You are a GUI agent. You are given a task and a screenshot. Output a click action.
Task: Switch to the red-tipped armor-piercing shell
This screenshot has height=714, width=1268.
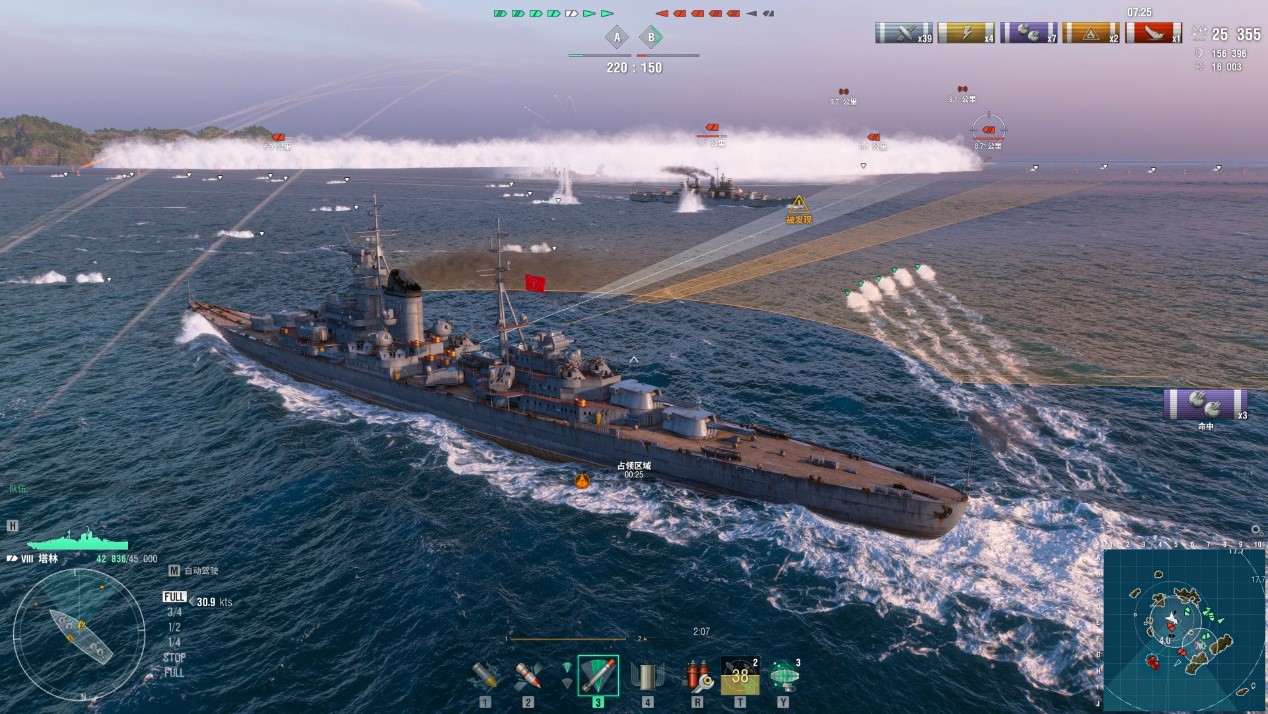pos(528,676)
